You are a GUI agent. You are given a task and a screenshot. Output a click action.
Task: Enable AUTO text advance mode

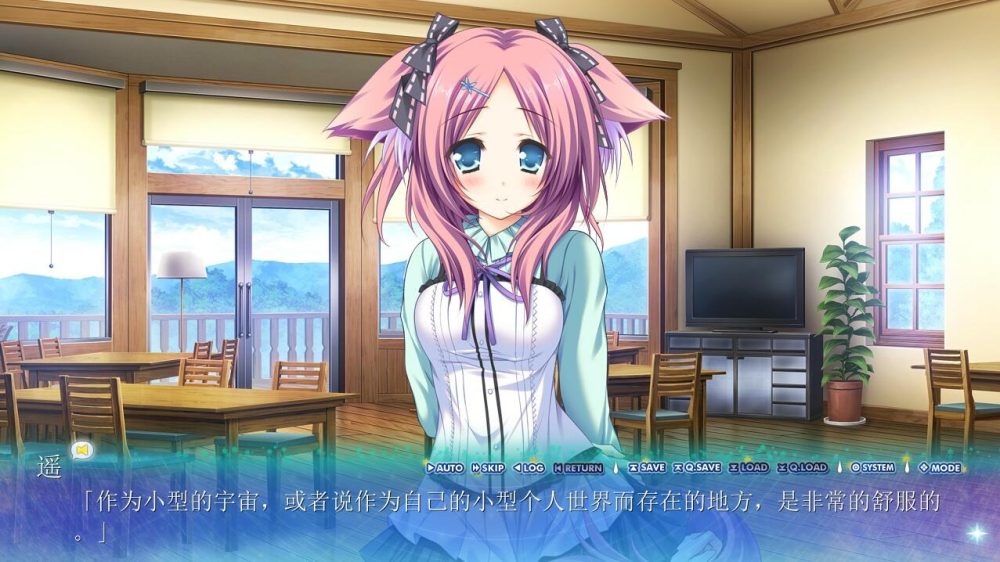tap(444, 467)
